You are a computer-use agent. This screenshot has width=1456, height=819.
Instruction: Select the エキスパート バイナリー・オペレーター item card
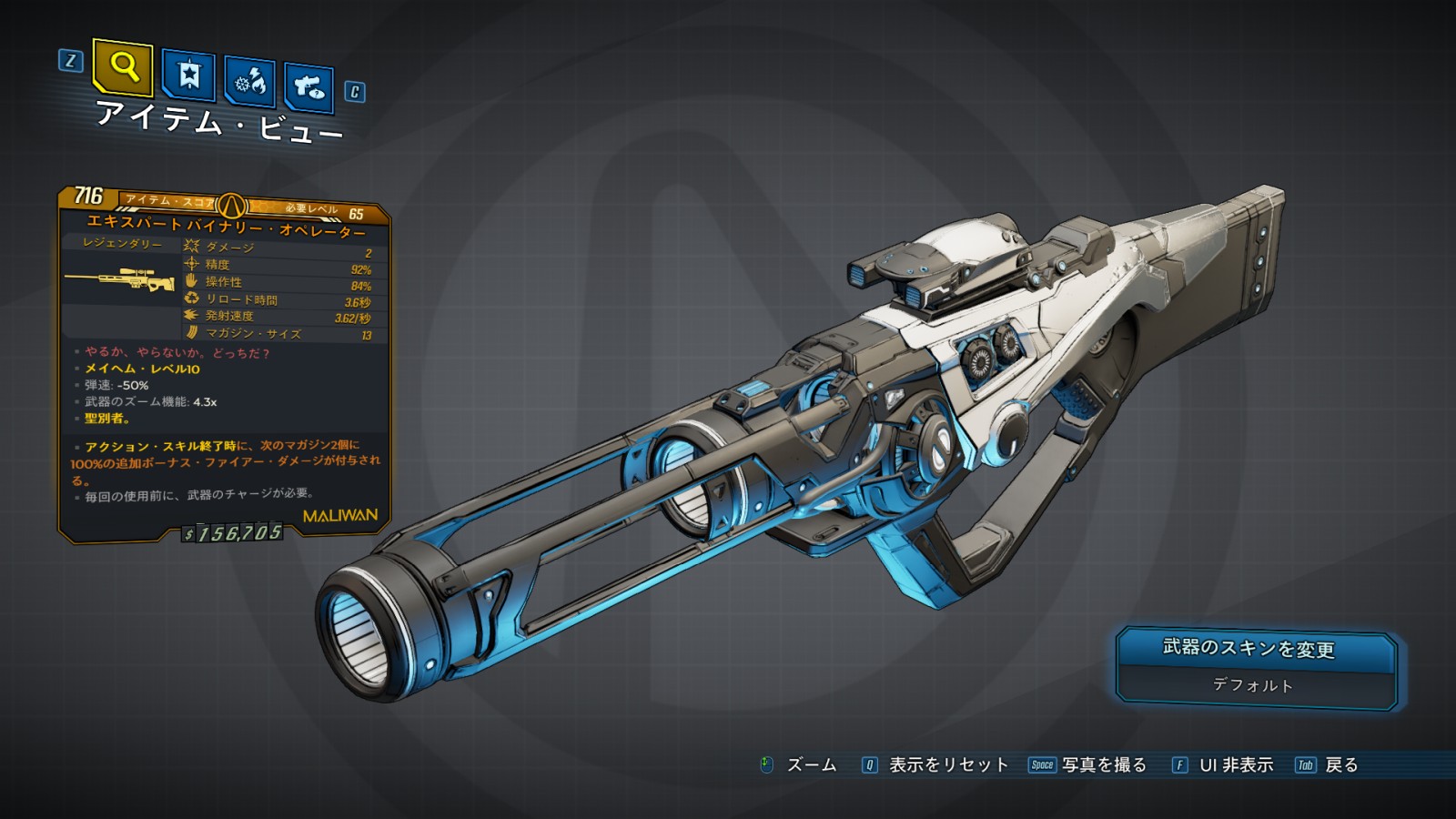tap(225, 364)
